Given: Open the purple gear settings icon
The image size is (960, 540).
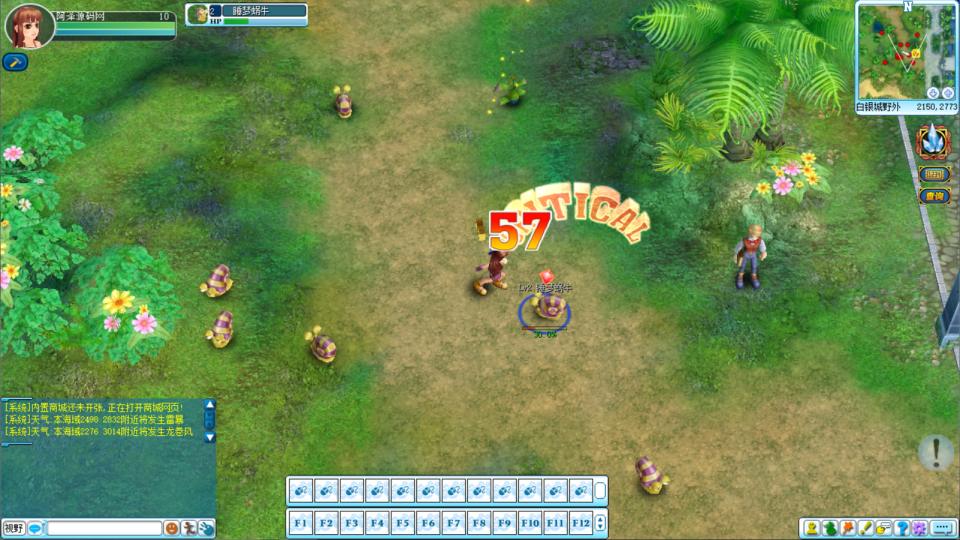Looking at the screenshot, I should 919,528.
